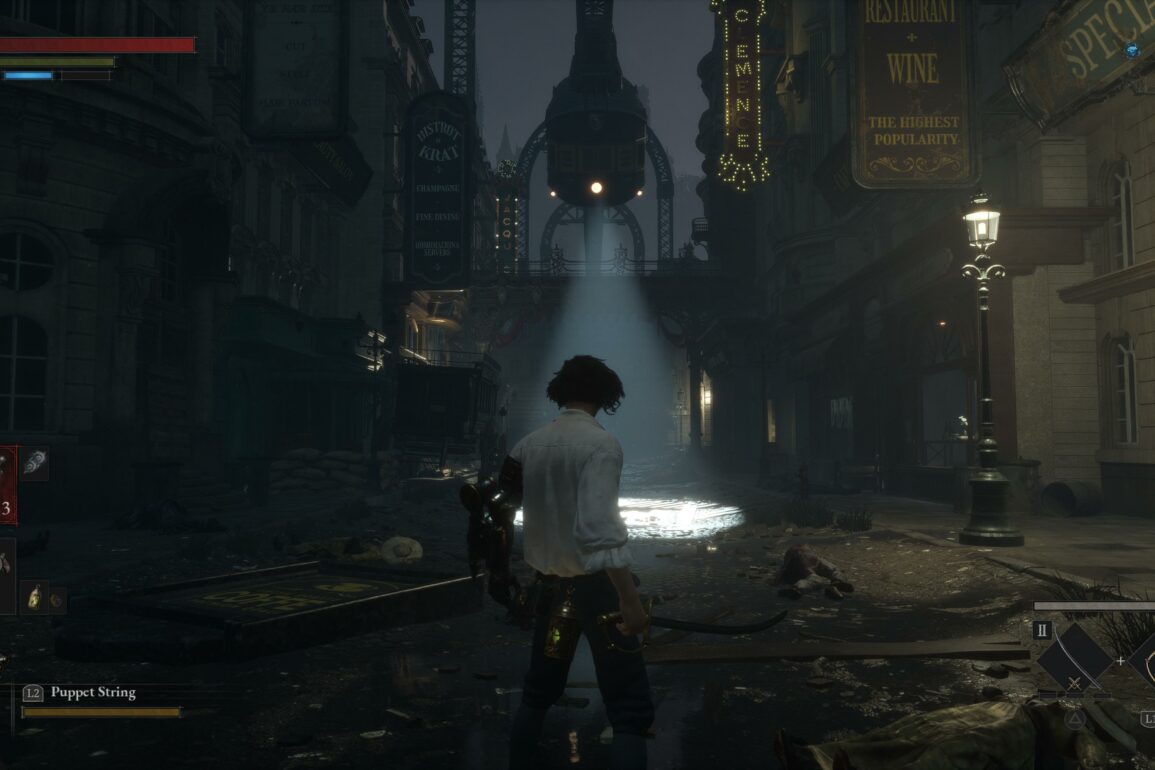Select the red belt slot showing 3

click(x=8, y=486)
